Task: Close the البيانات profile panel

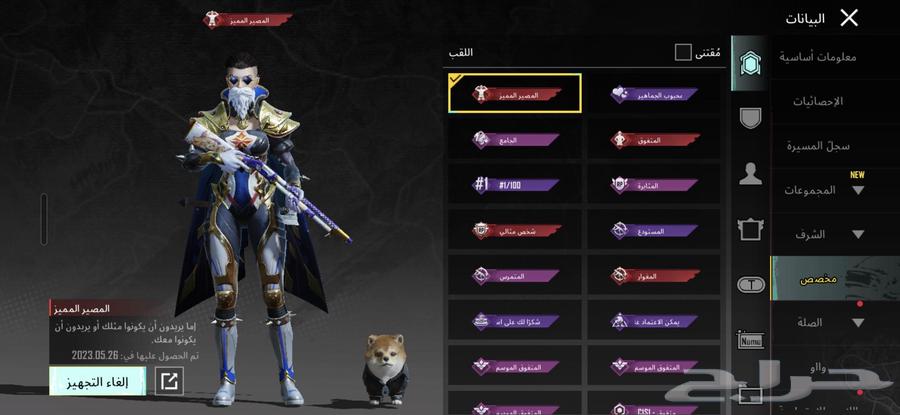Action: click(x=849, y=17)
